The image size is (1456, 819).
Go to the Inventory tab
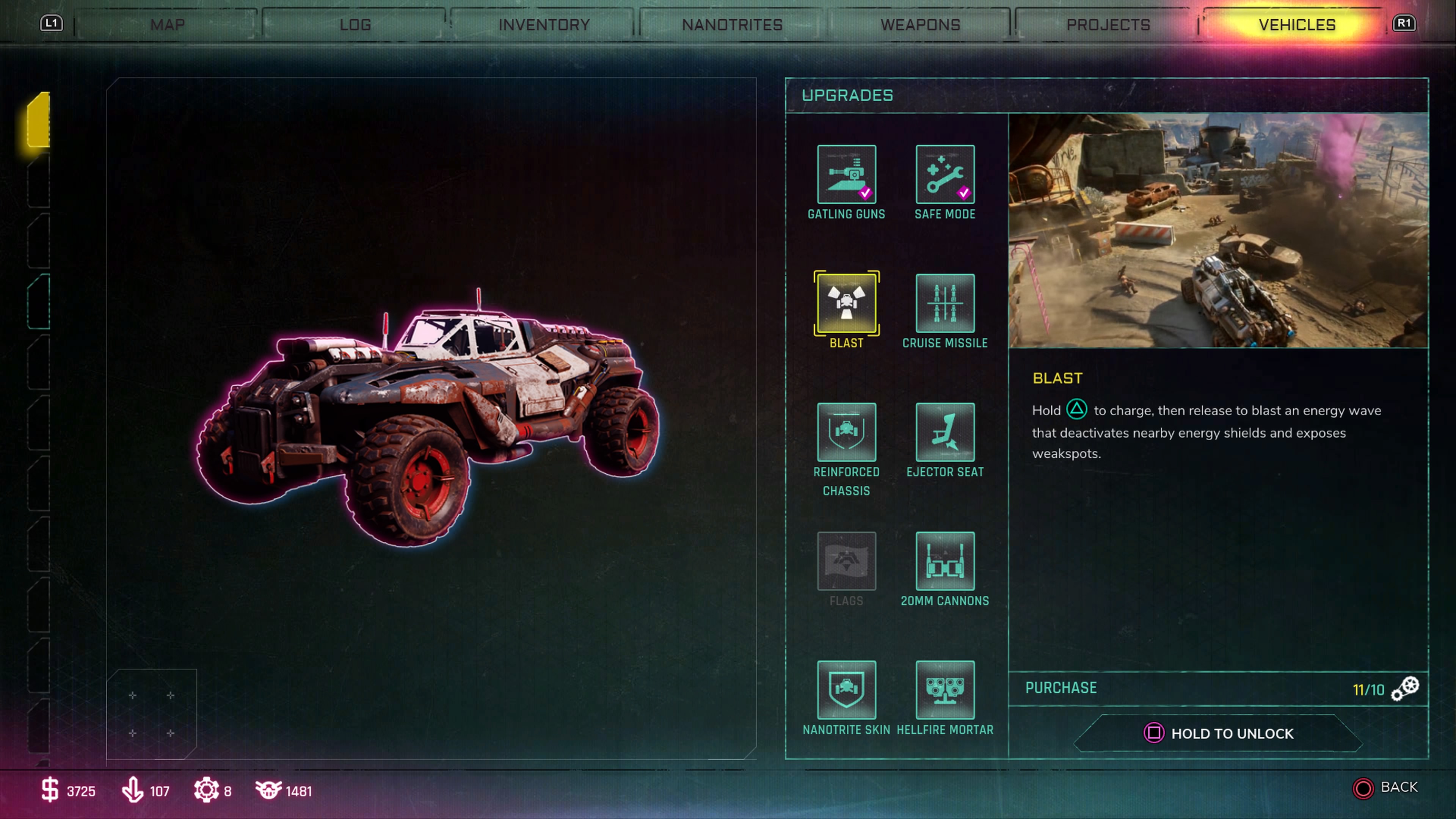[x=544, y=25]
